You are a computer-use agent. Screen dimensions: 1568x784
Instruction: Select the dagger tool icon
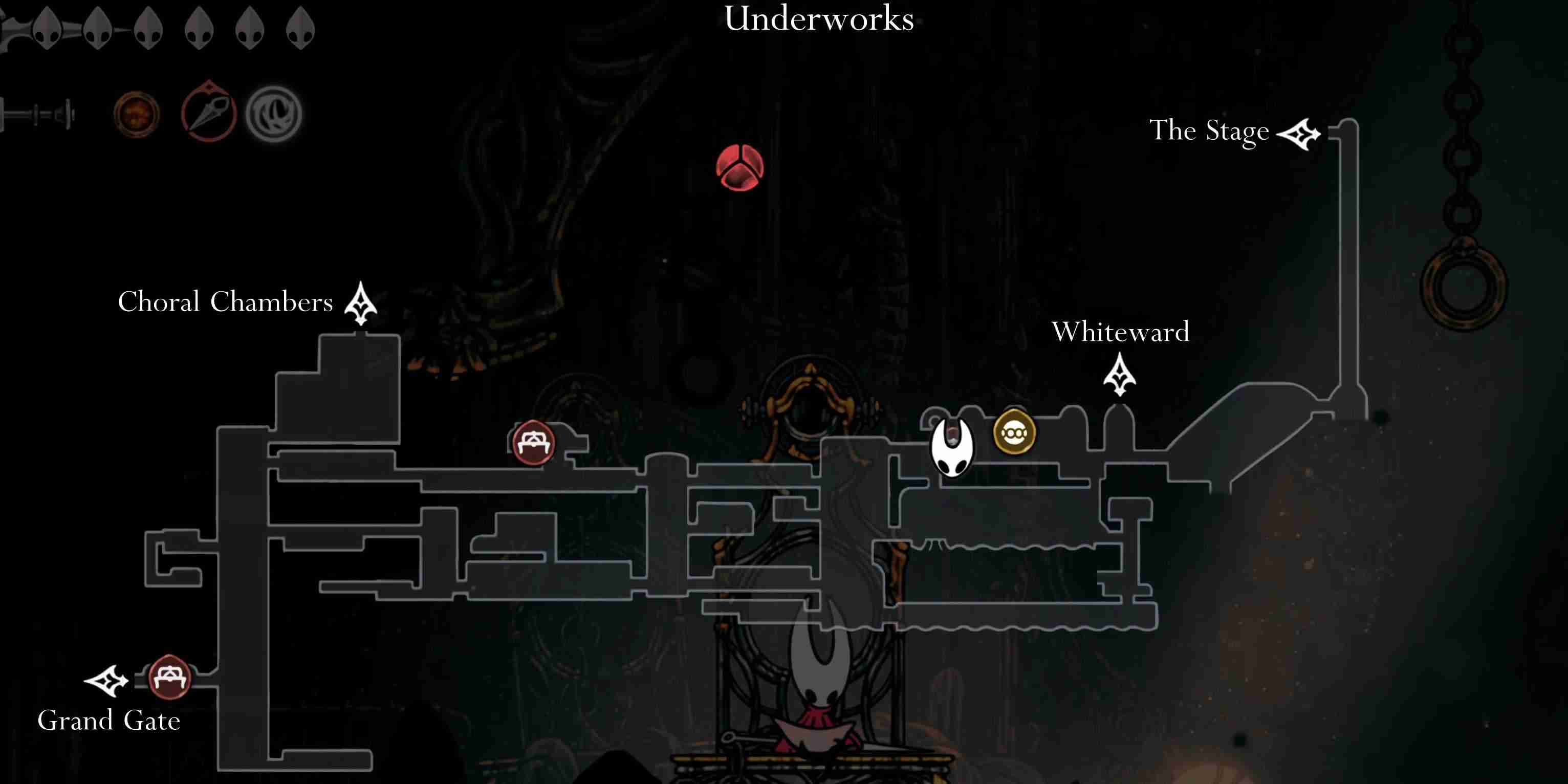coord(209,113)
